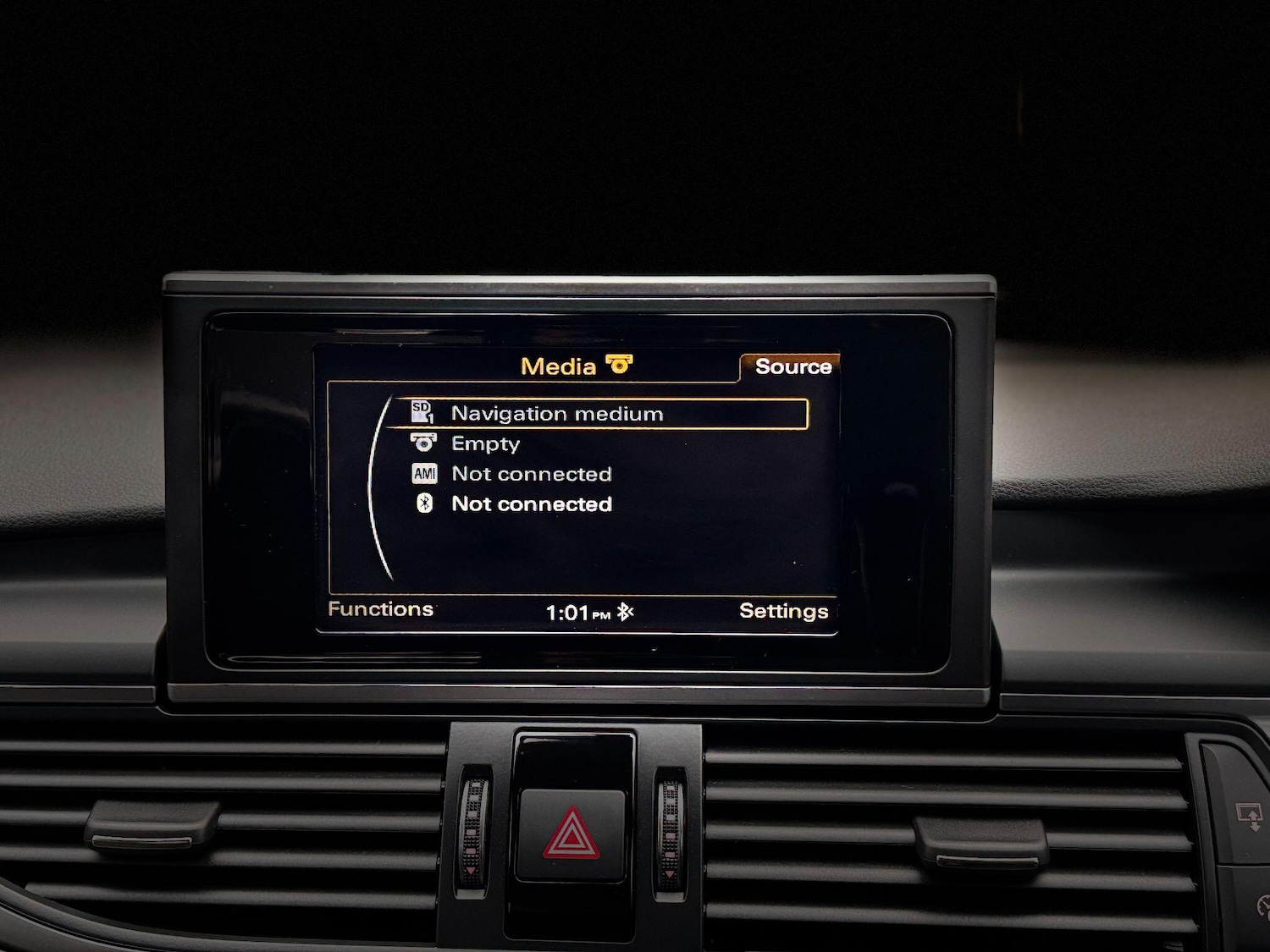Select the Navigation medium SD source
The height and width of the screenshot is (952, 1270).
[x=556, y=414]
